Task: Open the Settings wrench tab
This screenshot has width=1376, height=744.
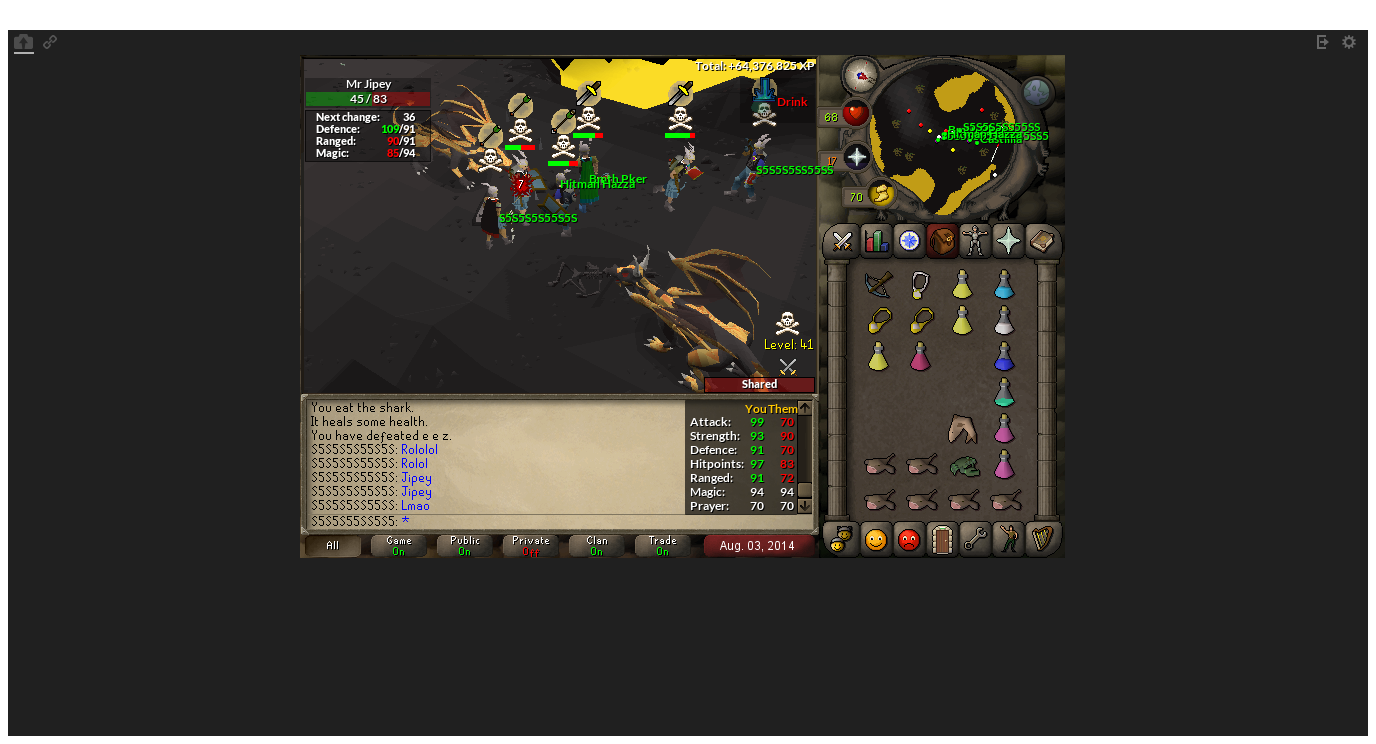Action: pyautogui.click(x=975, y=539)
